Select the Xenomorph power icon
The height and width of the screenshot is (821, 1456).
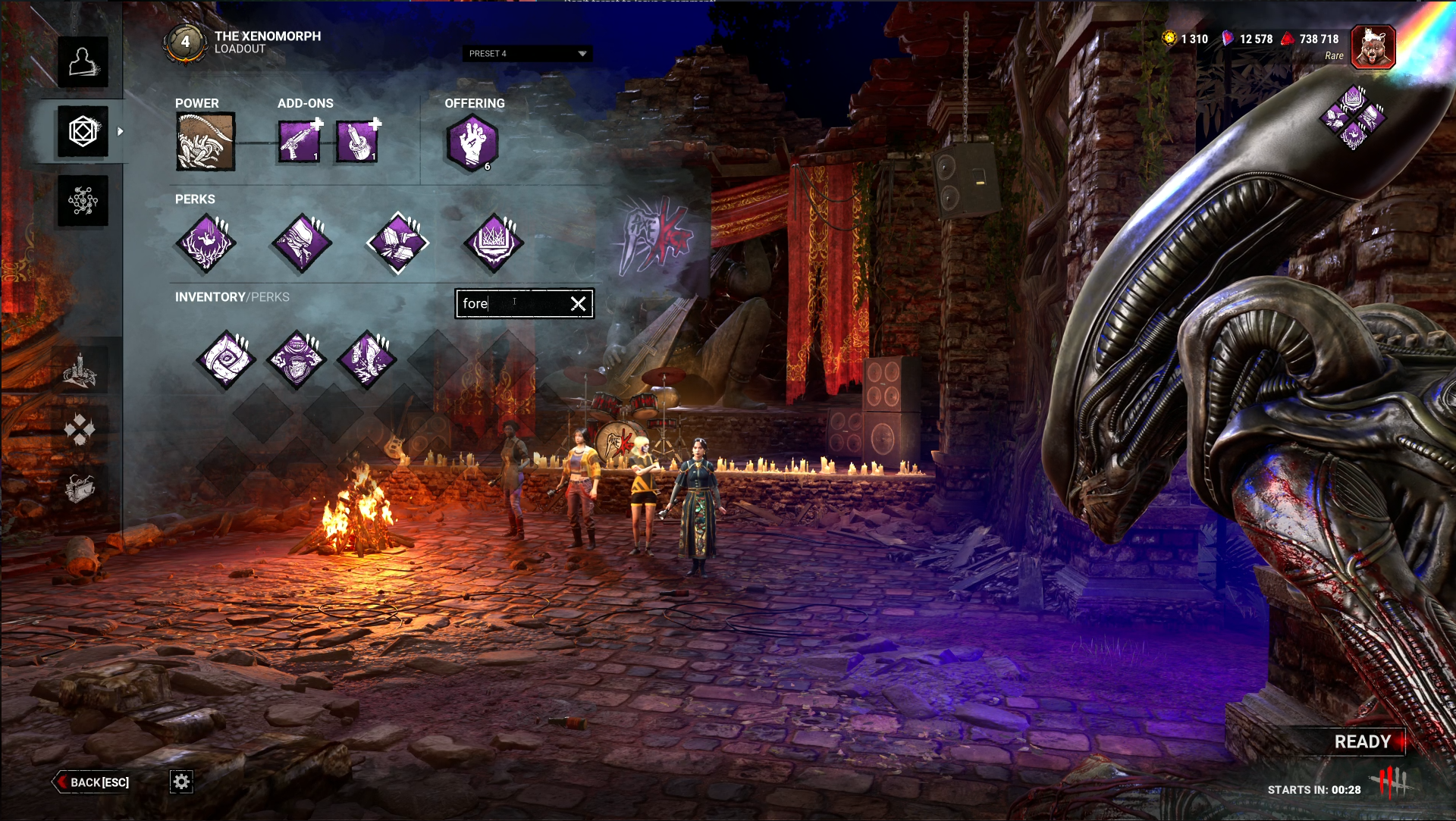(206, 142)
